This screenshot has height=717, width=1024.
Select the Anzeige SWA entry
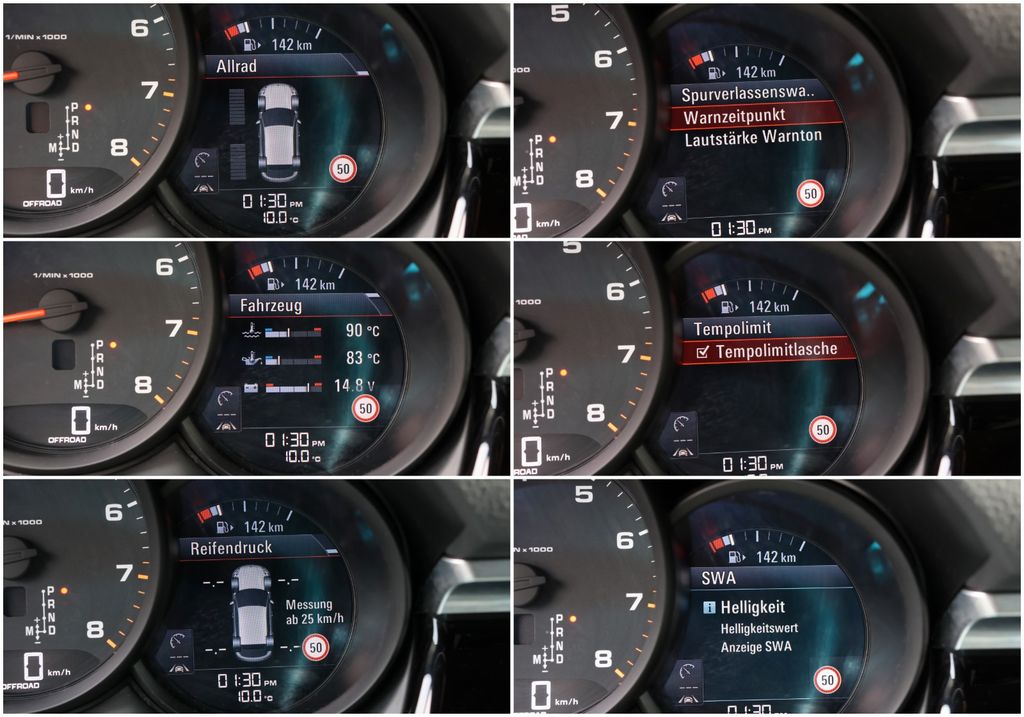pyautogui.click(x=758, y=646)
